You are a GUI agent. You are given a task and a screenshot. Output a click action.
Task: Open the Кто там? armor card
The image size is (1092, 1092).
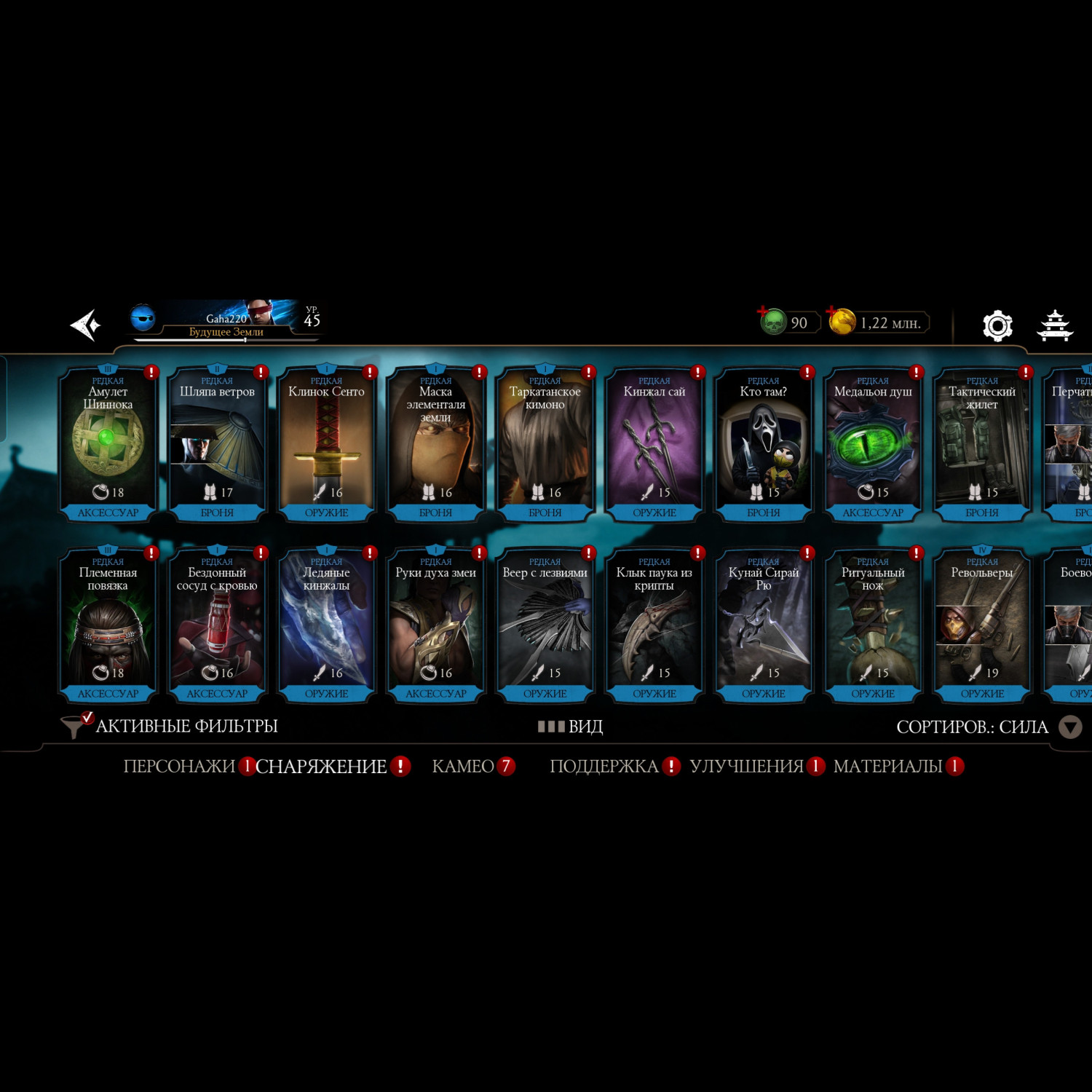click(x=763, y=444)
